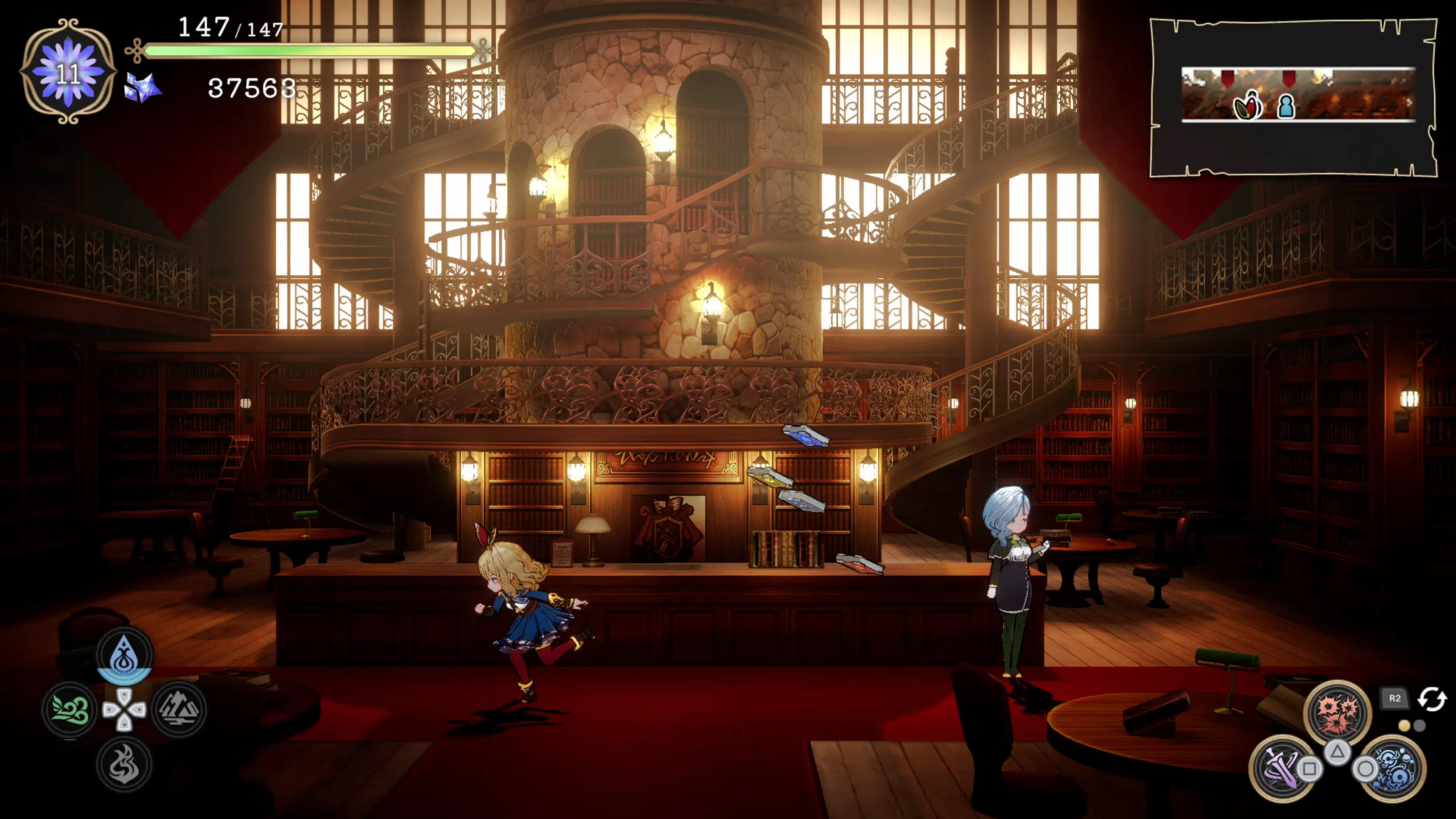Cast the blue skull bubble skill
This screenshot has width=1456, height=819.
tap(1395, 768)
